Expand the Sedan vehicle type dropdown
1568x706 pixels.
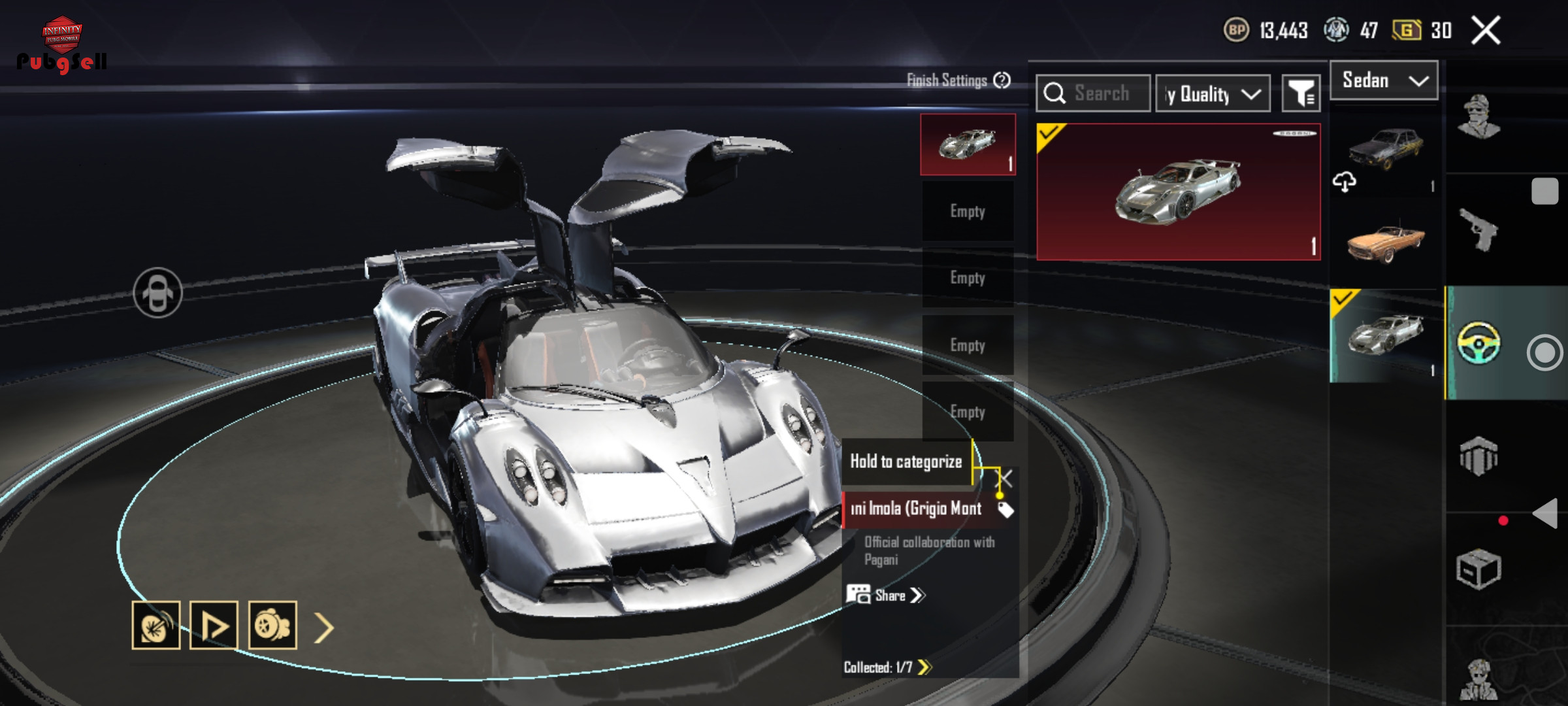[1384, 80]
